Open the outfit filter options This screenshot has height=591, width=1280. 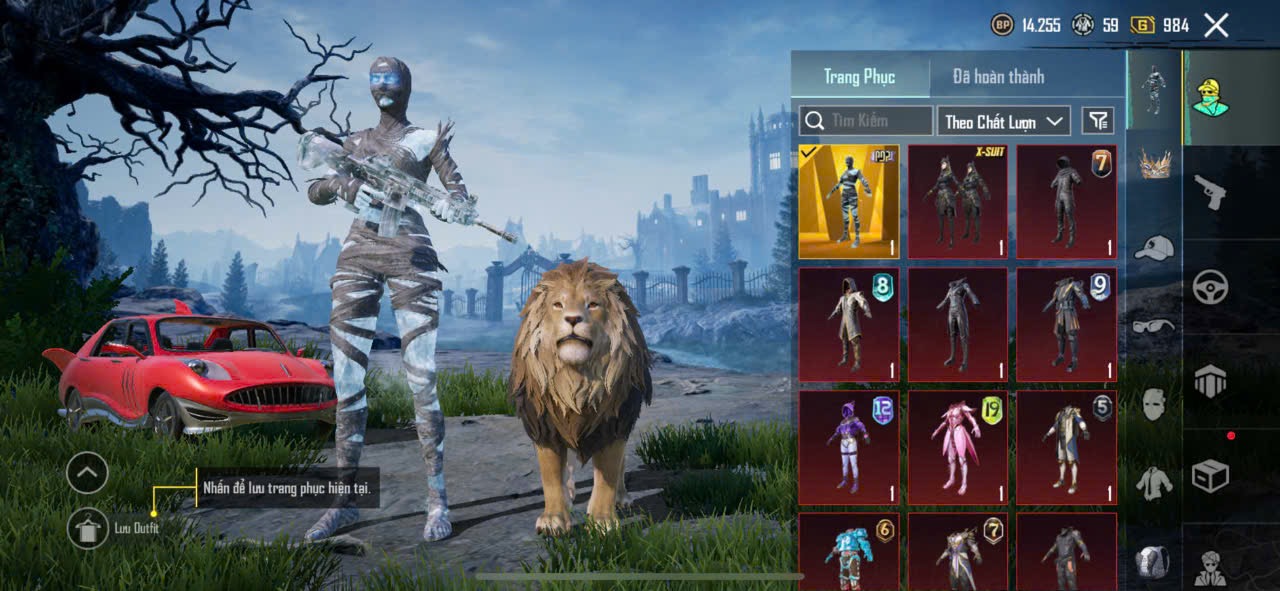1098,121
